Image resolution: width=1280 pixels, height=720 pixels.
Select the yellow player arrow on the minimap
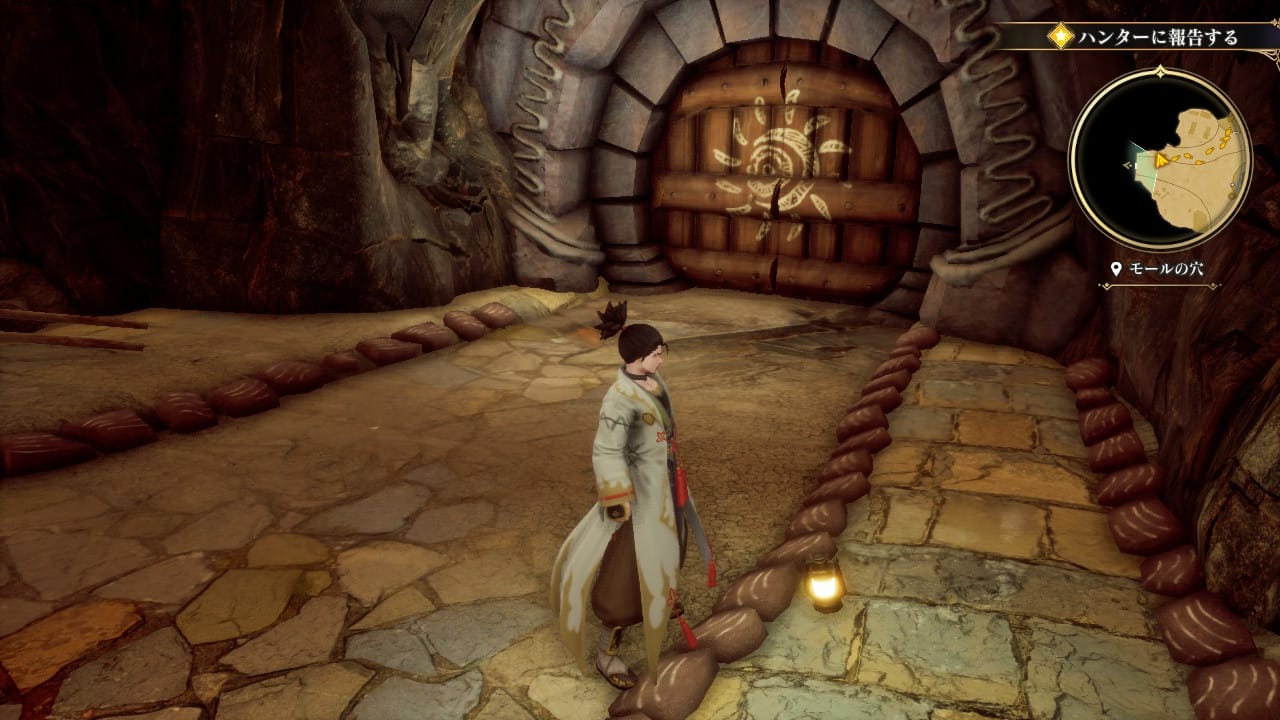(x=1159, y=159)
